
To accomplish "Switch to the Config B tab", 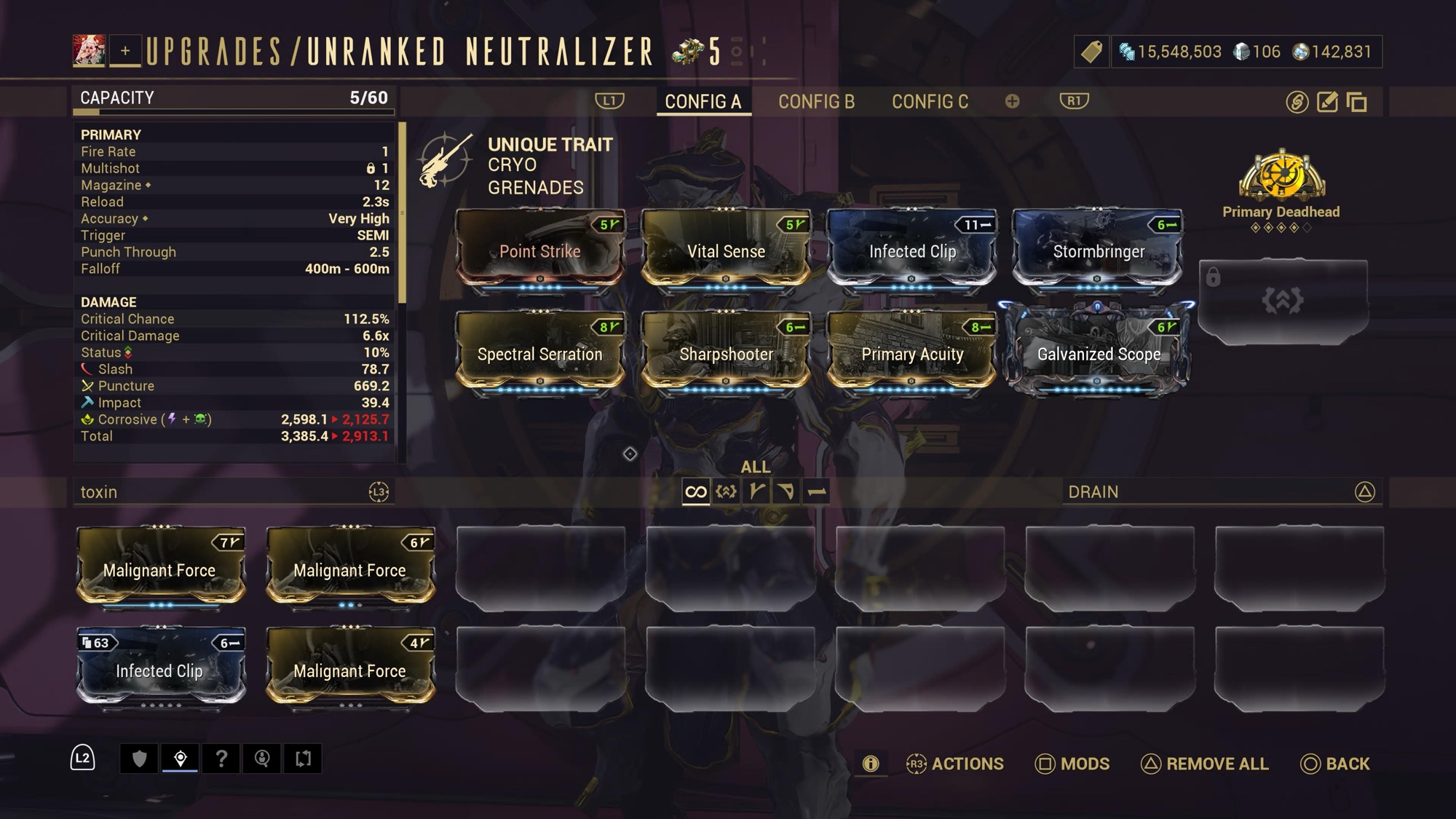I will click(x=816, y=102).
